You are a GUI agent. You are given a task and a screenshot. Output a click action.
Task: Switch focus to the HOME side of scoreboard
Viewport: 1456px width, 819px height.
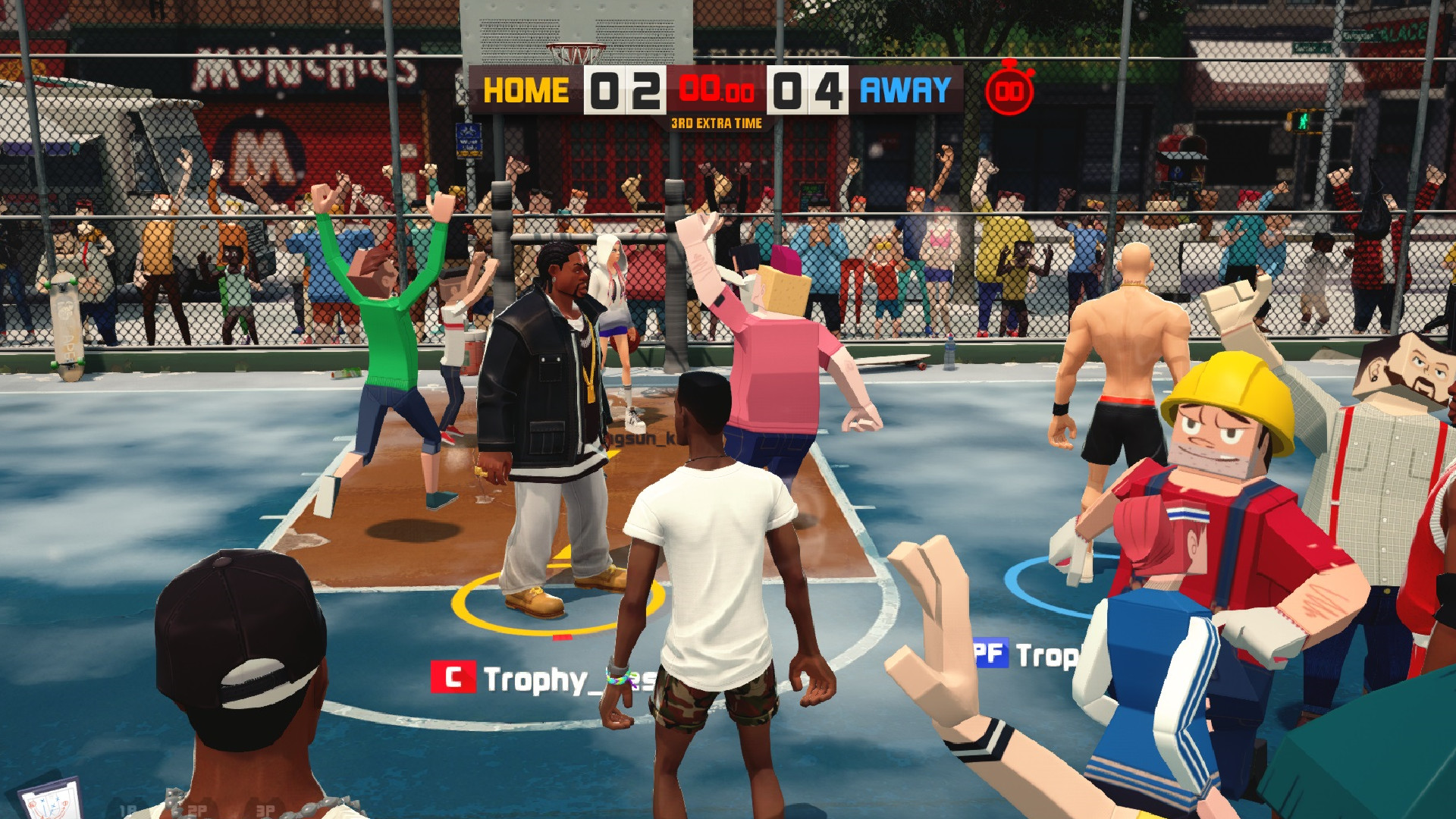point(526,89)
